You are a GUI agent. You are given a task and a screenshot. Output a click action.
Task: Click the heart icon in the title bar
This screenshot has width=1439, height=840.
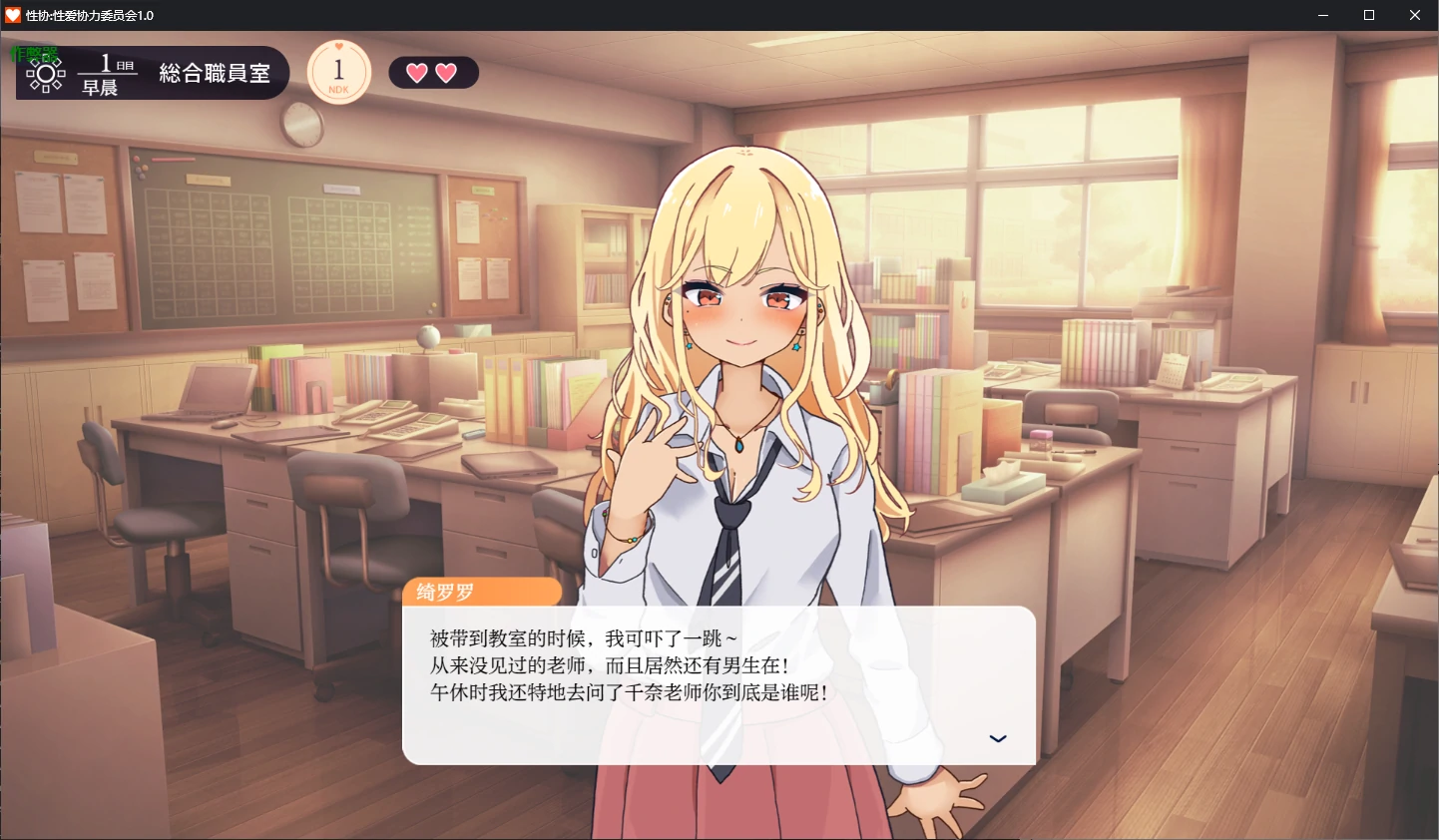coord(14,15)
